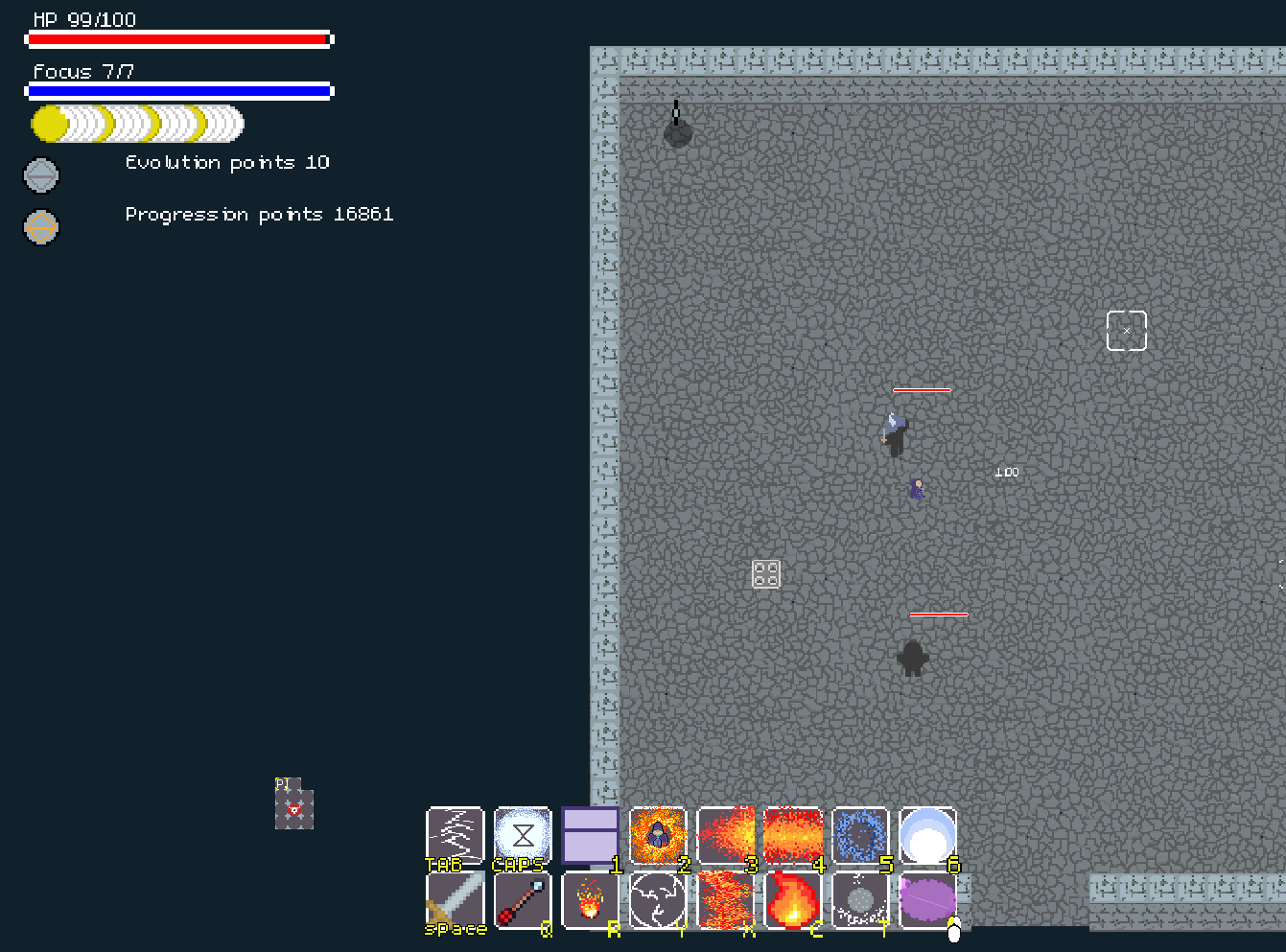Activate the white frost orb in slot 6

click(927, 836)
